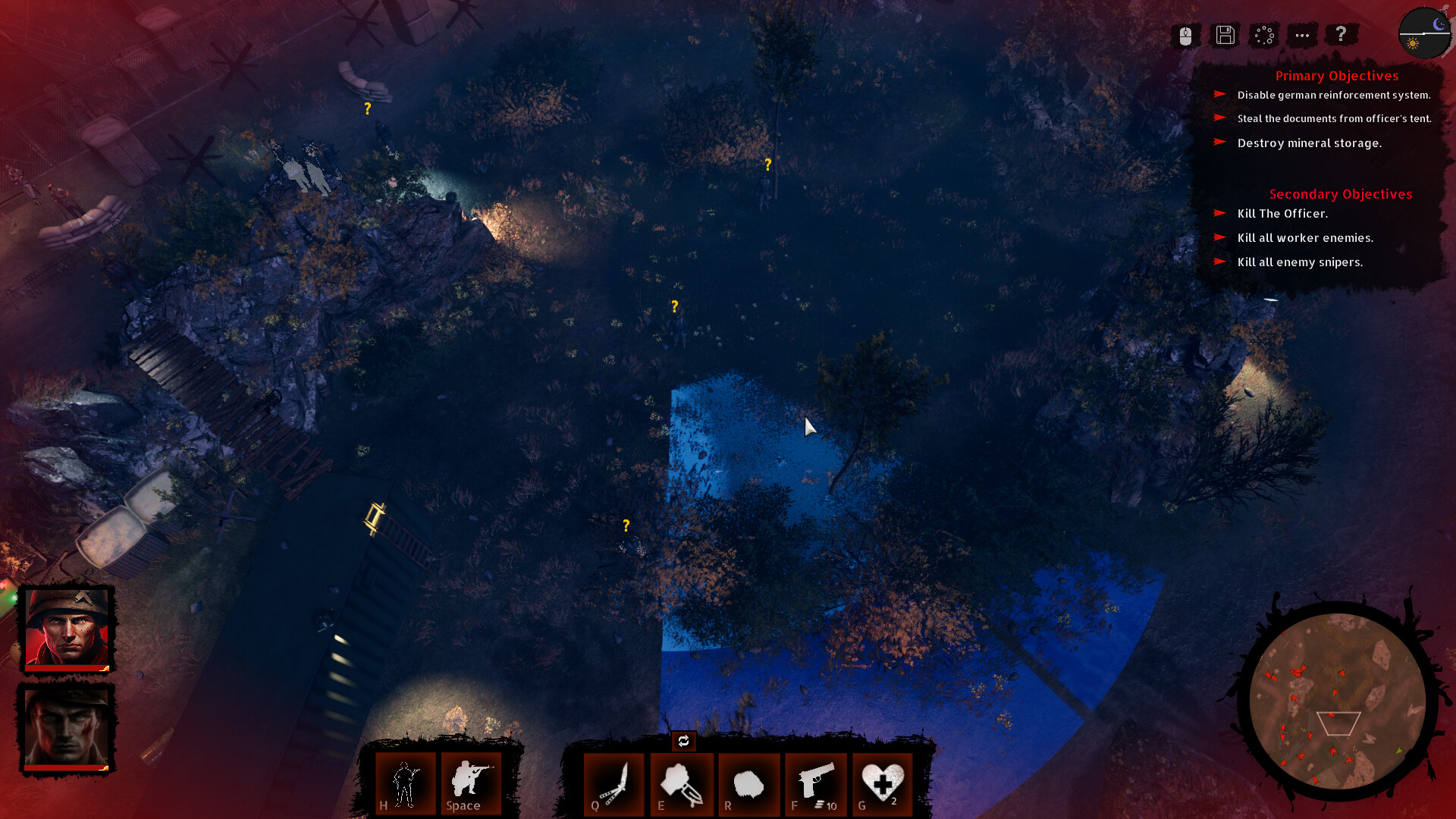Expand the ellipsis options menu

1302,35
